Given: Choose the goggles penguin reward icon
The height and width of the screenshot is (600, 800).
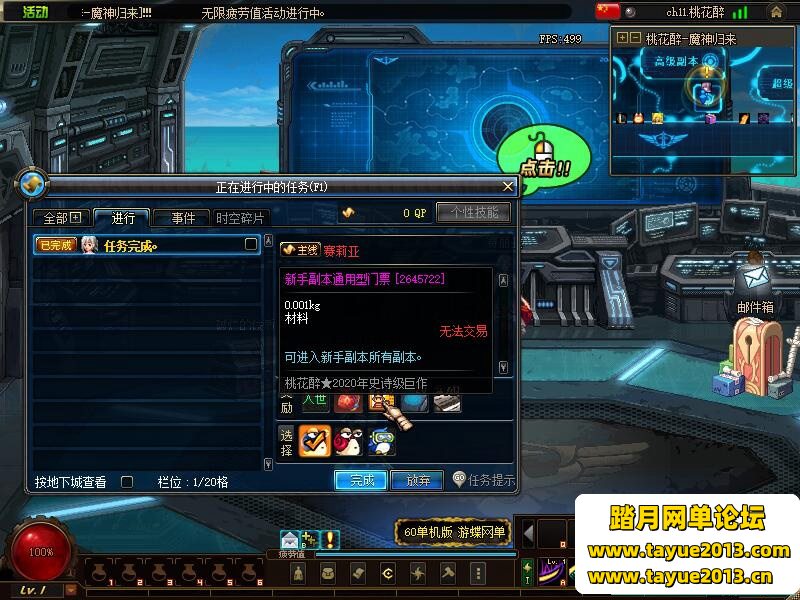Looking at the screenshot, I should tap(381, 440).
